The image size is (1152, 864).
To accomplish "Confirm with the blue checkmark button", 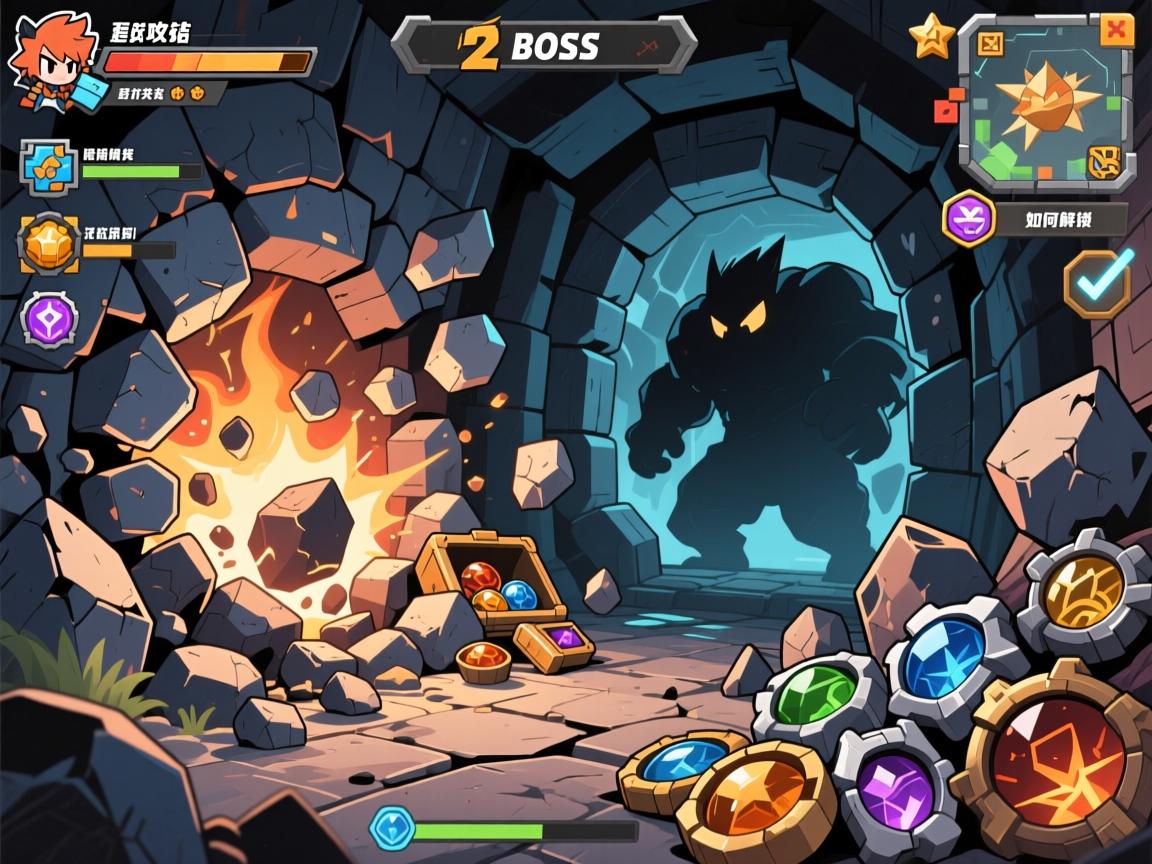I will coord(1098,282).
